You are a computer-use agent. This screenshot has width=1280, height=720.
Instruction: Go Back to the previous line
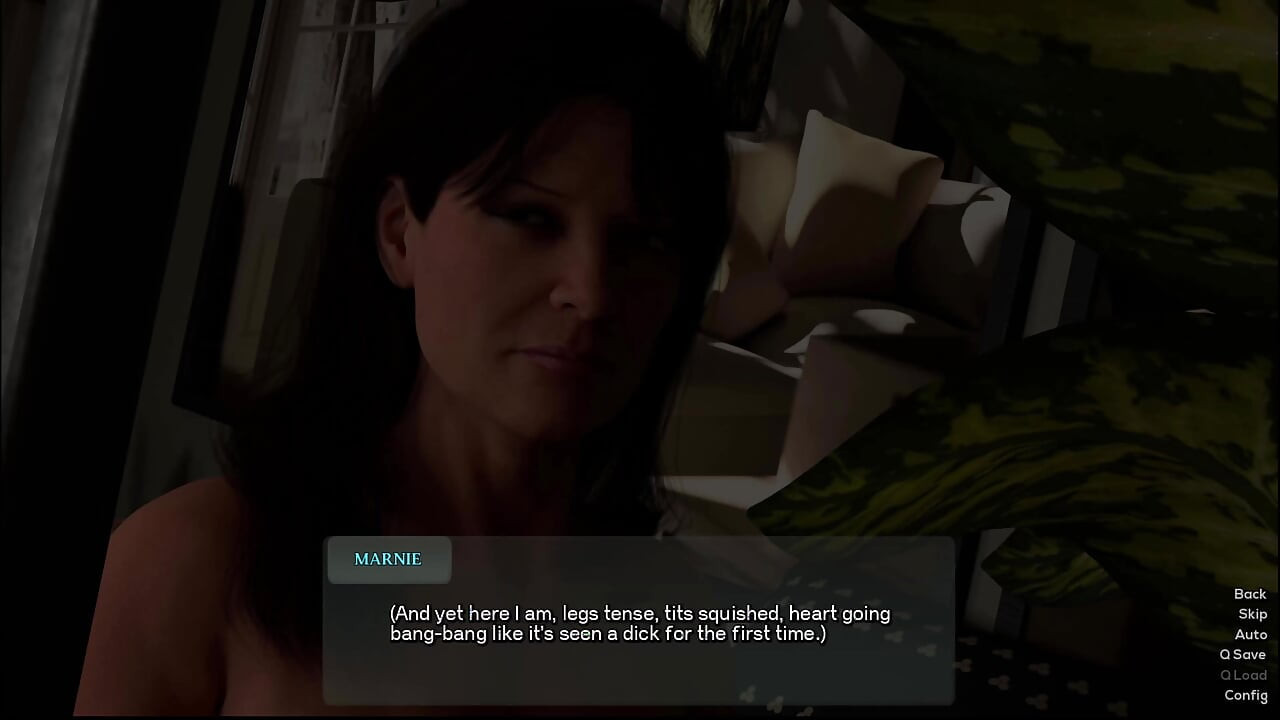click(x=1249, y=594)
